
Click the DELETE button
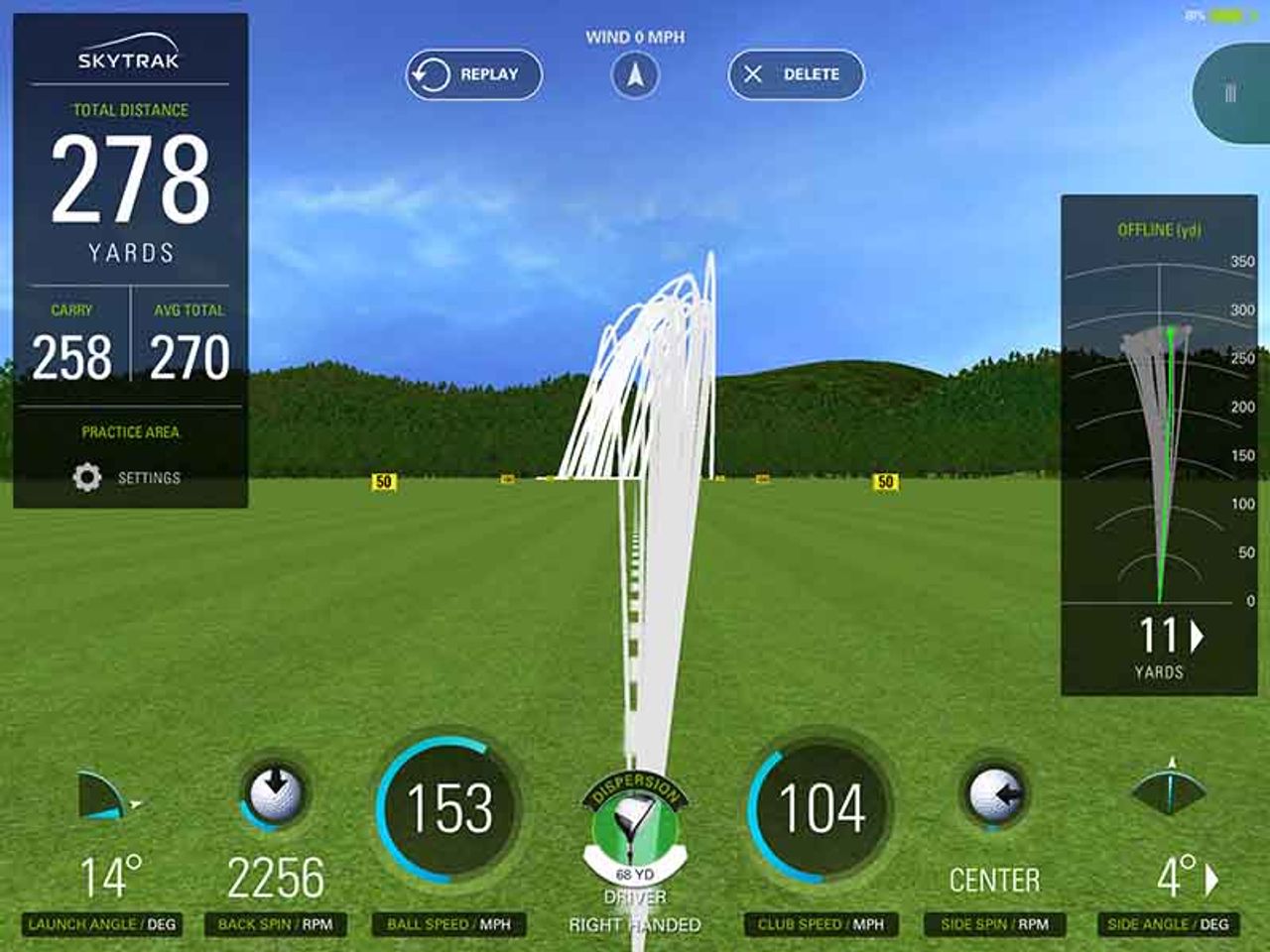(796, 72)
